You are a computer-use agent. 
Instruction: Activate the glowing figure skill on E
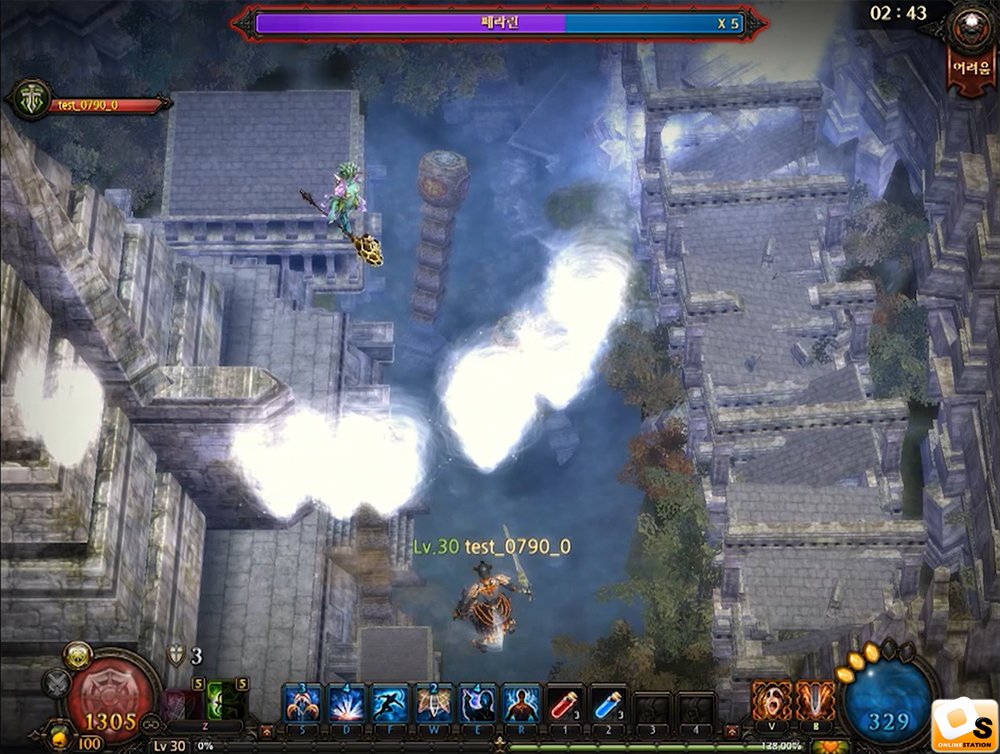[x=477, y=701]
